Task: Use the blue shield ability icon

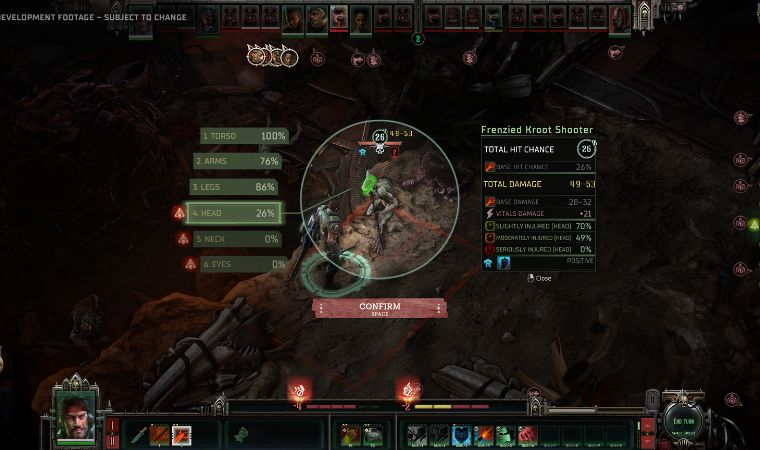Action: [x=462, y=434]
